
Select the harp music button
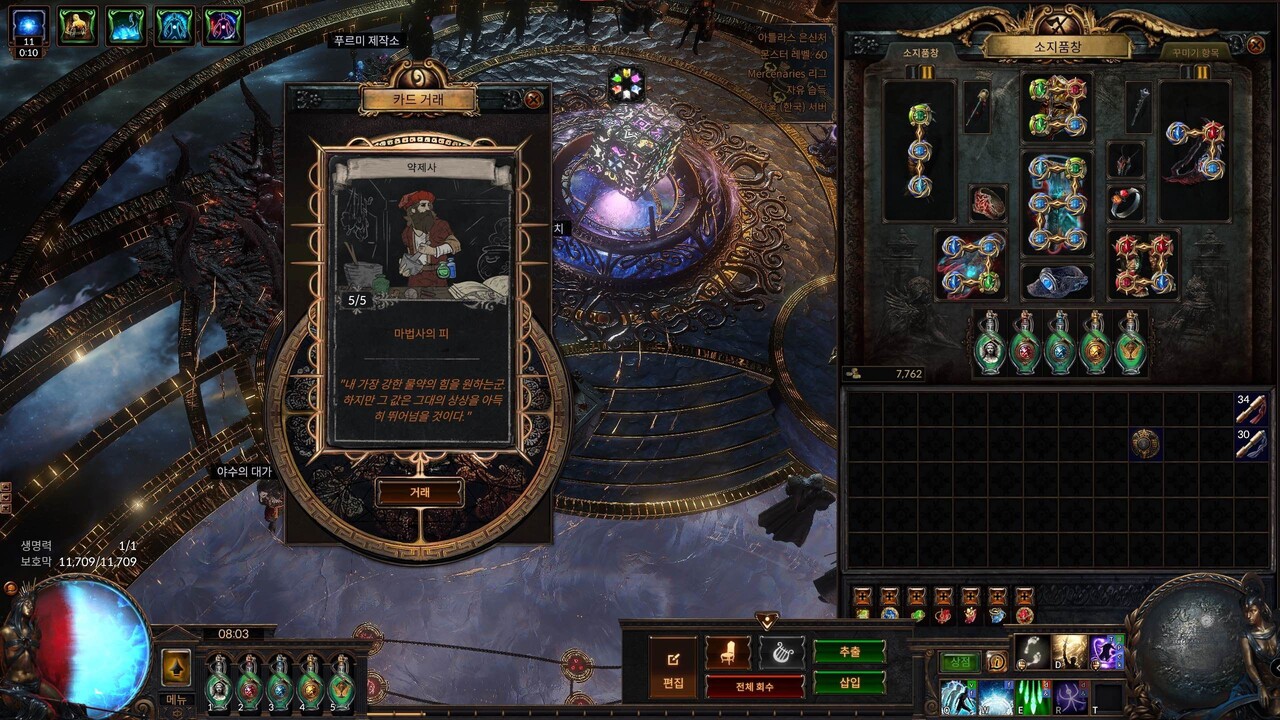[781, 653]
